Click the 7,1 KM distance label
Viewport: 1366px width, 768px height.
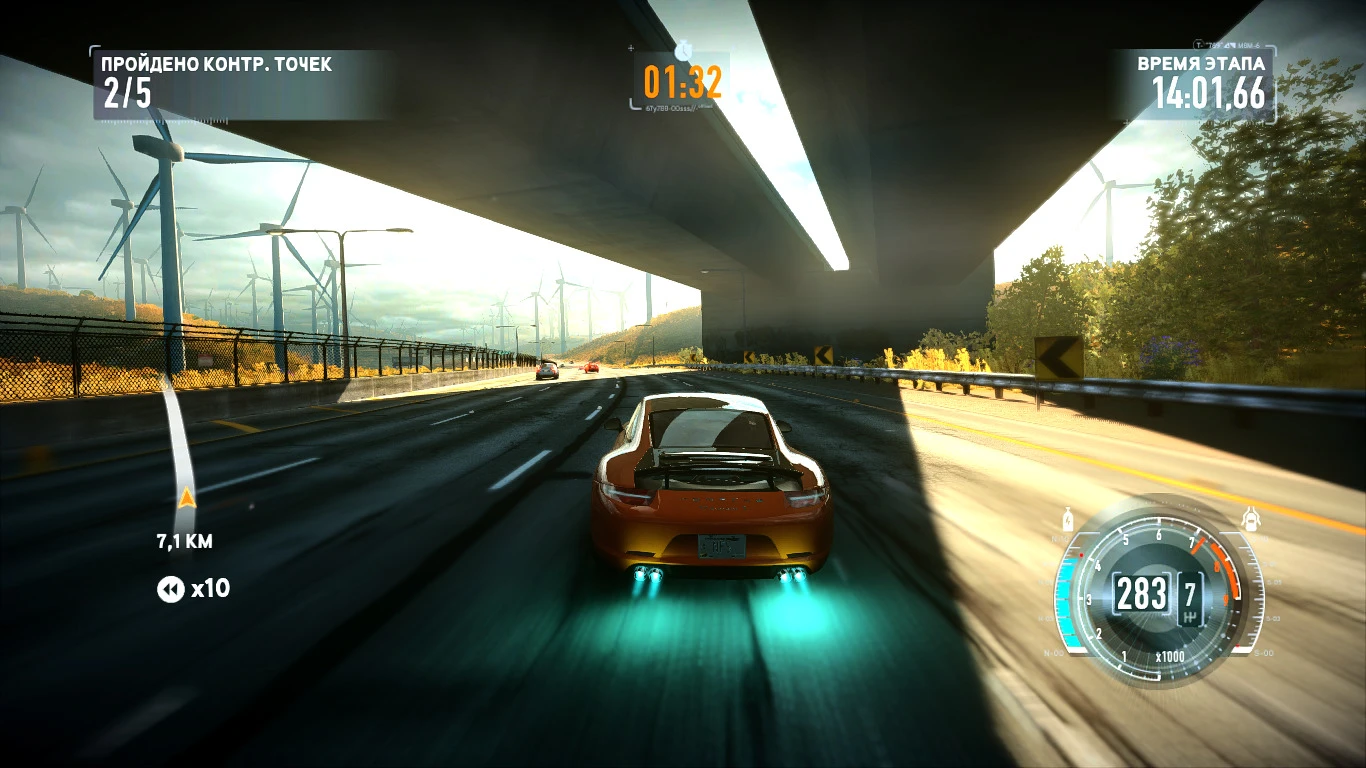pyautogui.click(x=186, y=539)
